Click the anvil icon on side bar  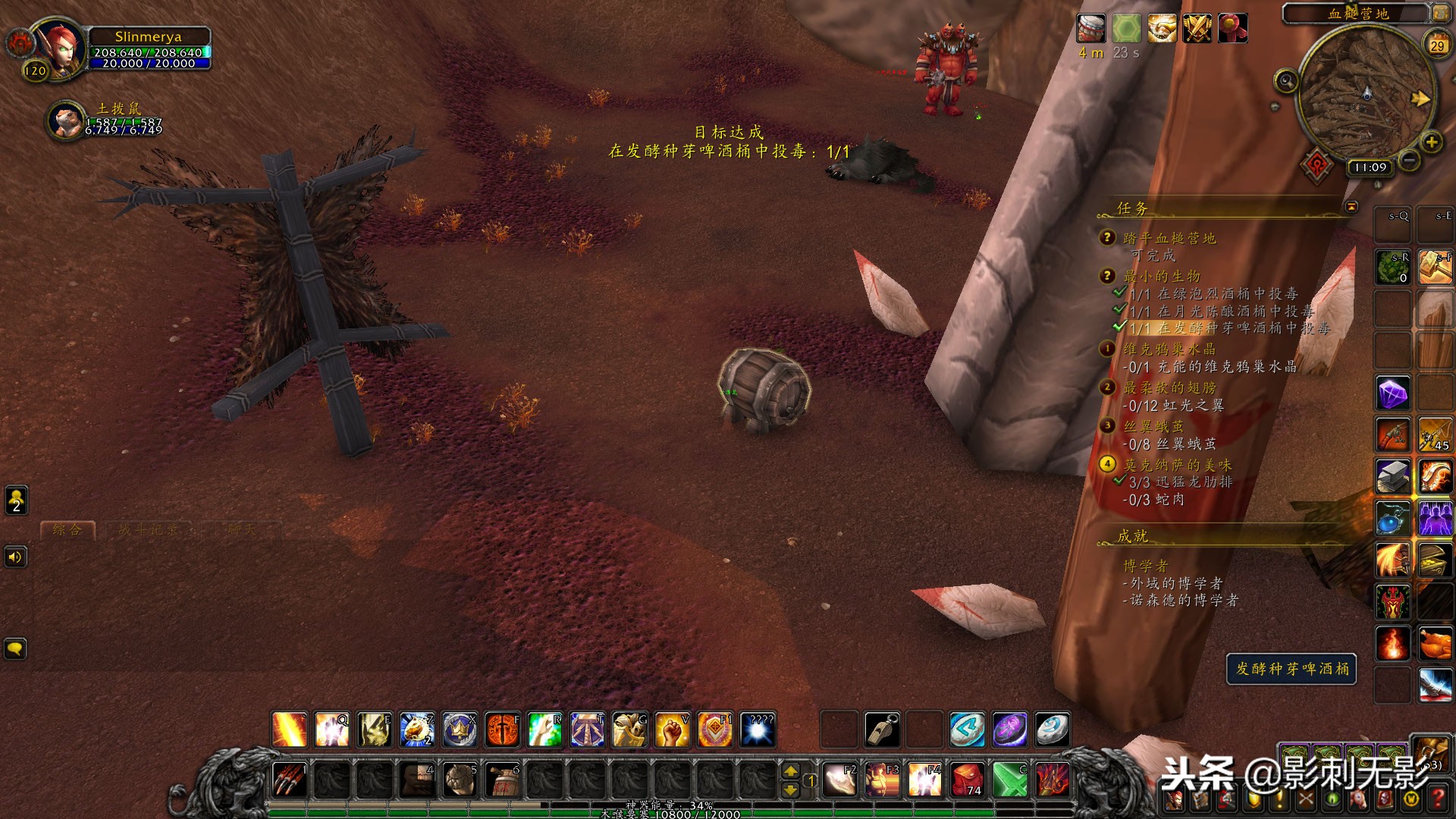click(x=1393, y=477)
